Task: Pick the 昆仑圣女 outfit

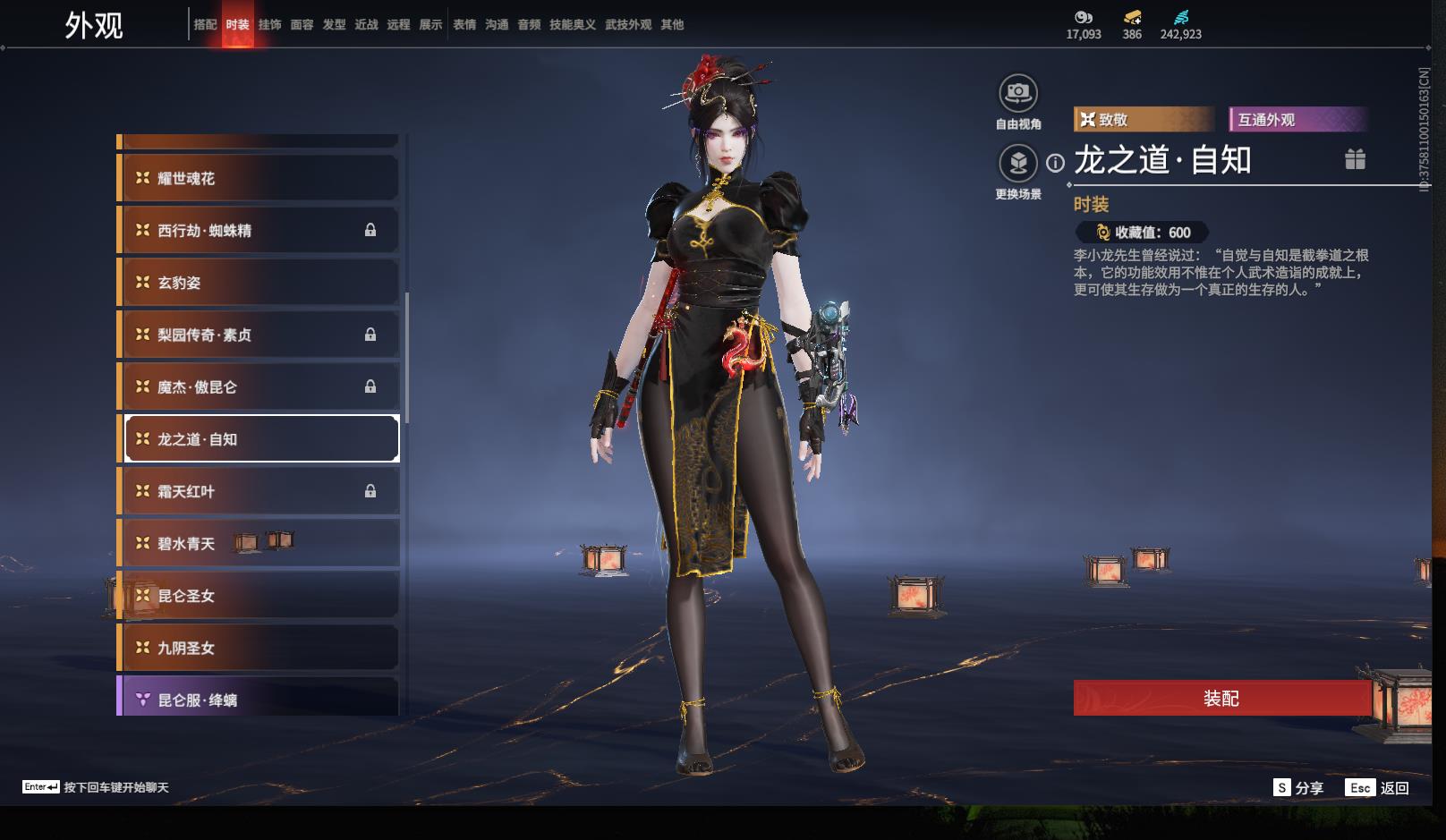Action: (259, 596)
